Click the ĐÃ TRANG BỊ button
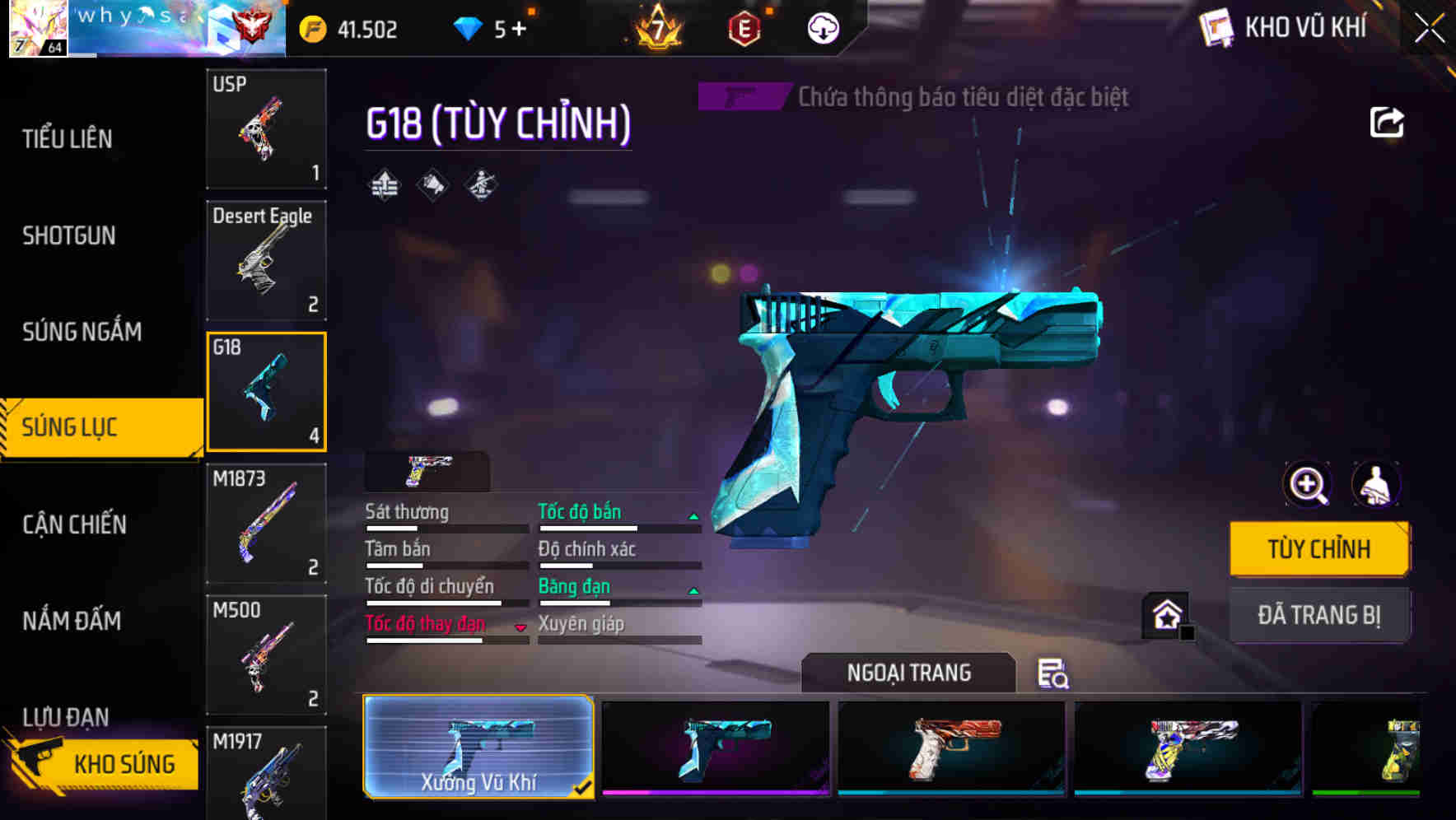Screen dimensions: 1456x820 tap(1318, 614)
